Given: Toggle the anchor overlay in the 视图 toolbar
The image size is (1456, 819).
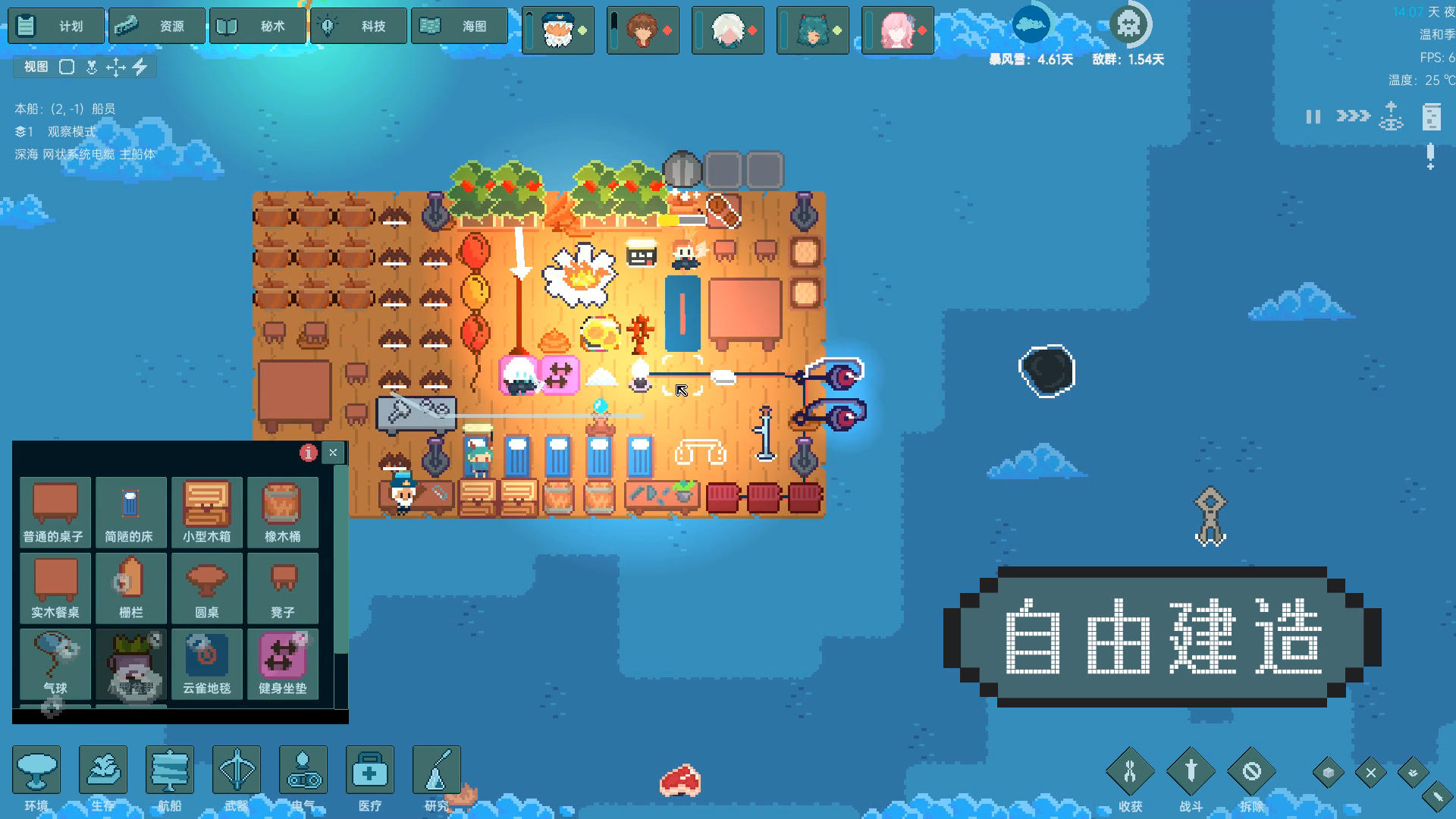Looking at the screenshot, I should click(93, 67).
